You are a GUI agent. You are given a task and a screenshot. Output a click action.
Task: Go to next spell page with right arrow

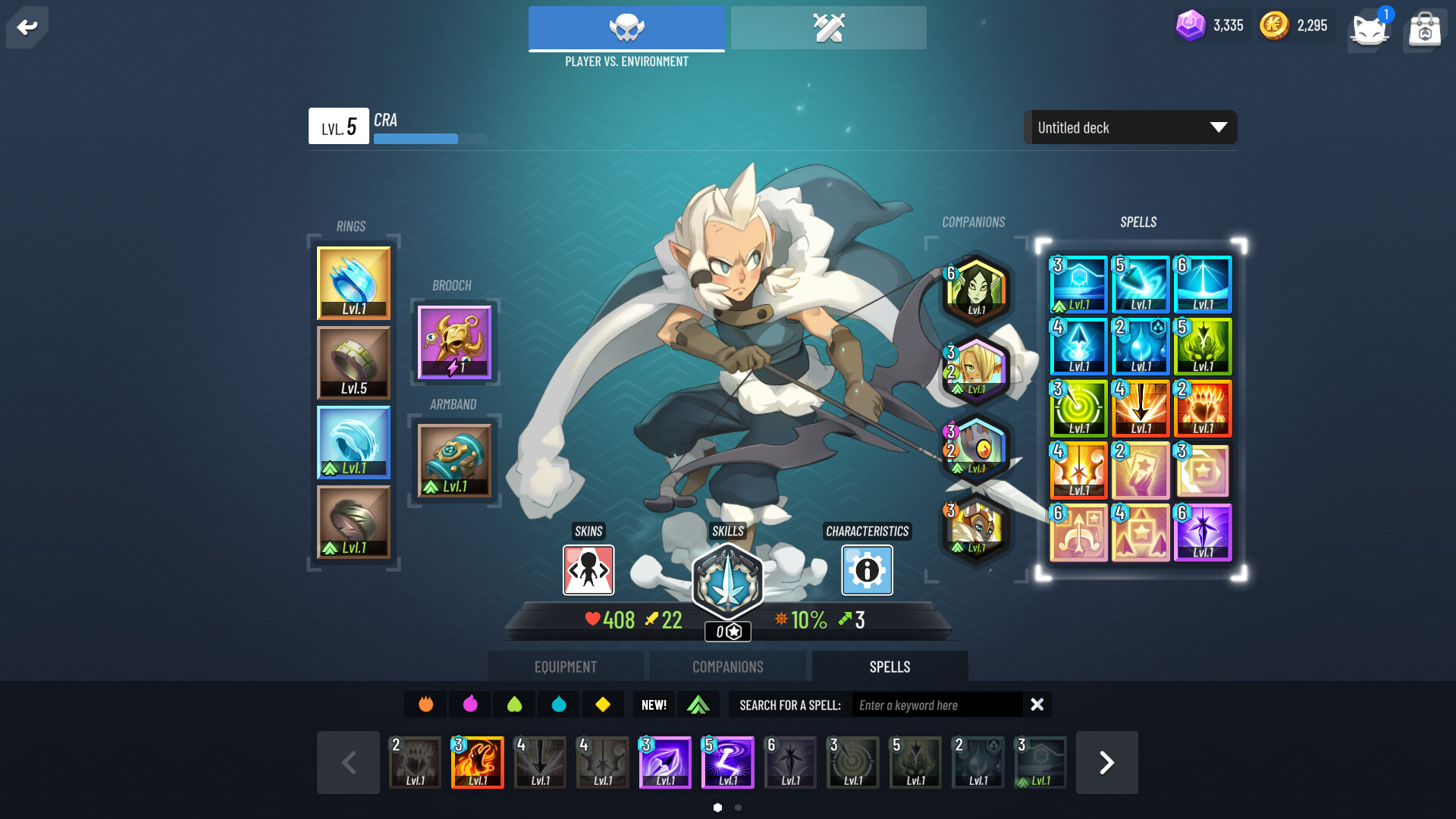1106,762
